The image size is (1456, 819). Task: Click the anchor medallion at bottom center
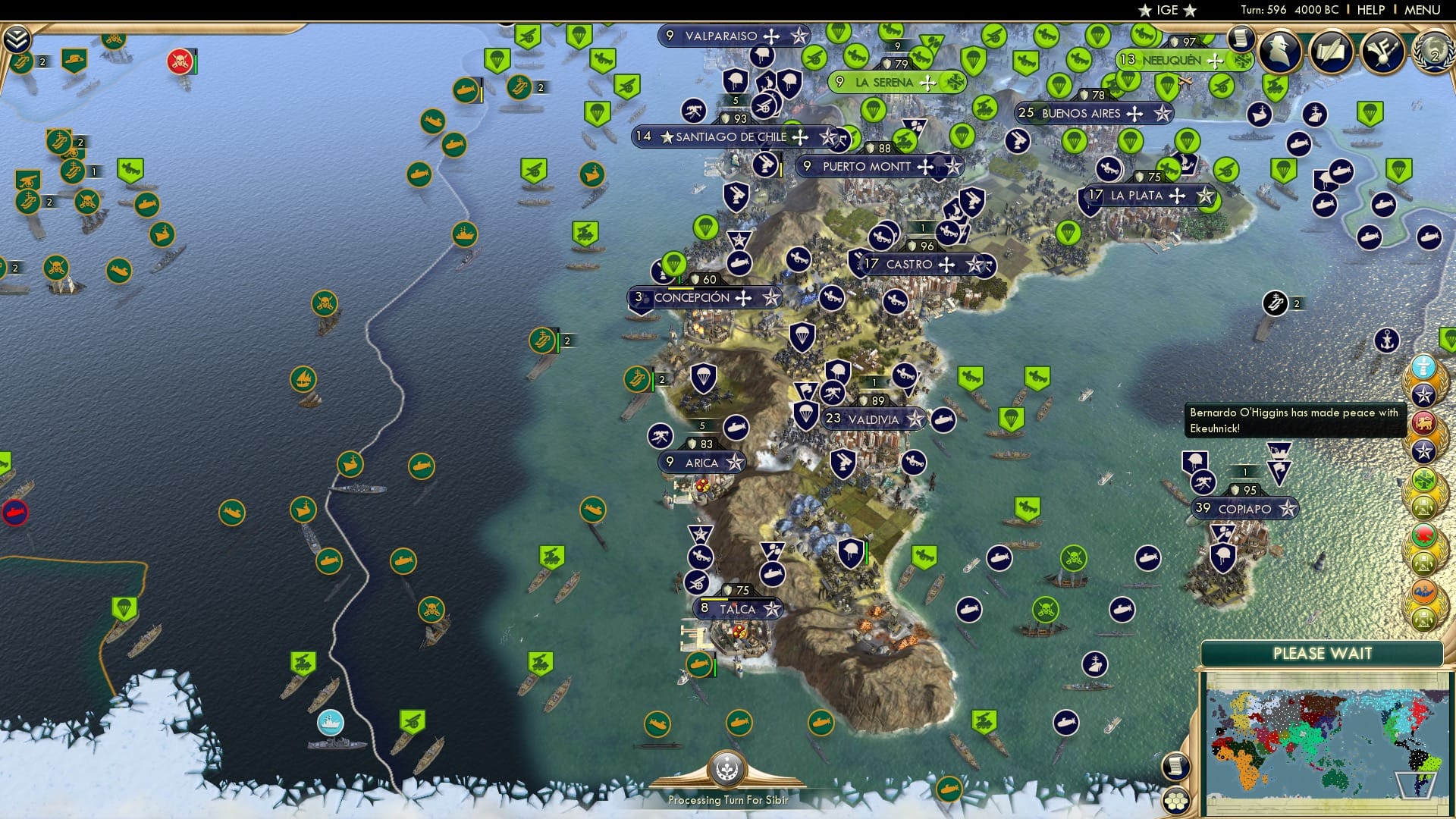click(726, 769)
